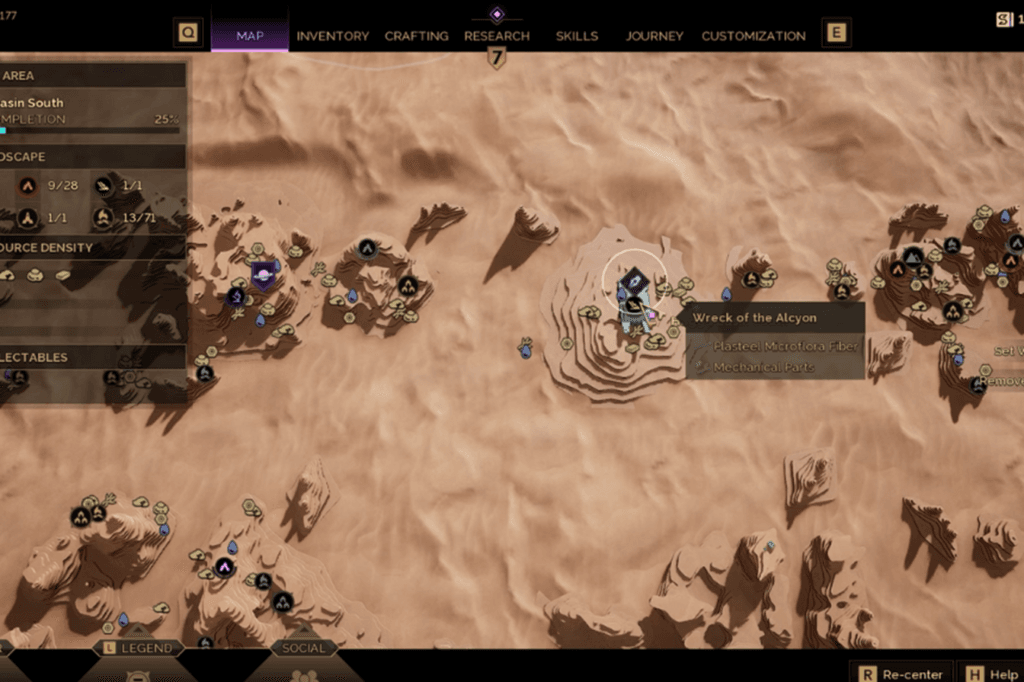The height and width of the screenshot is (682, 1024).
Task: Go to the Skills tab
Action: (x=577, y=36)
